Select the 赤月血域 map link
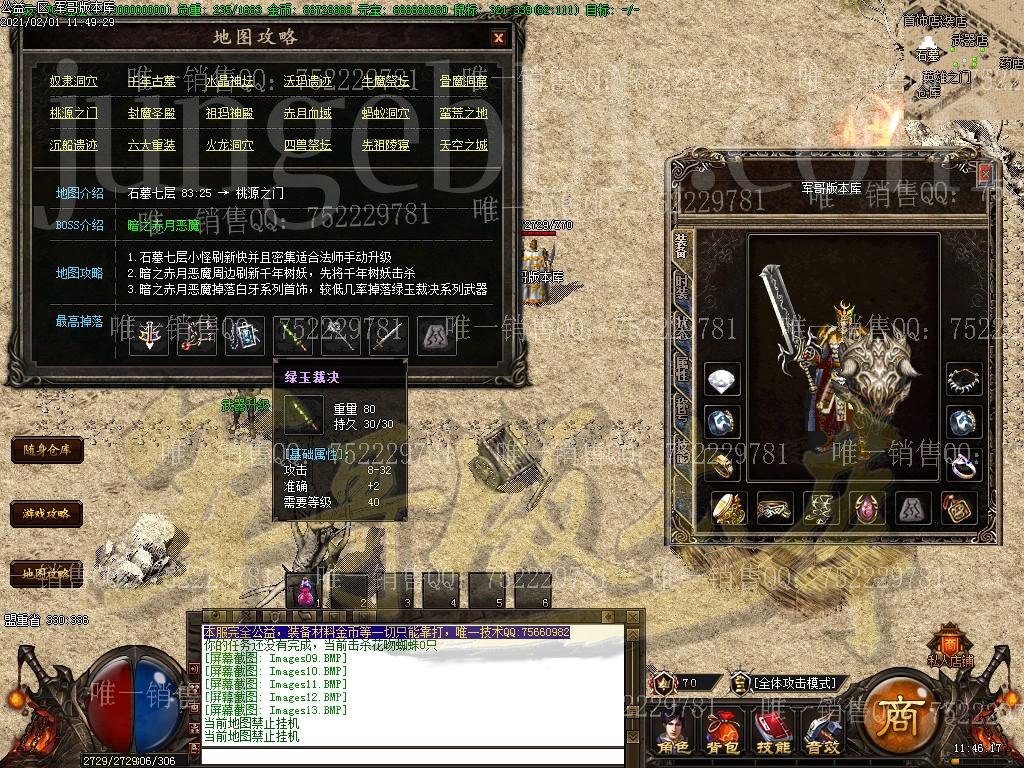 click(308, 113)
